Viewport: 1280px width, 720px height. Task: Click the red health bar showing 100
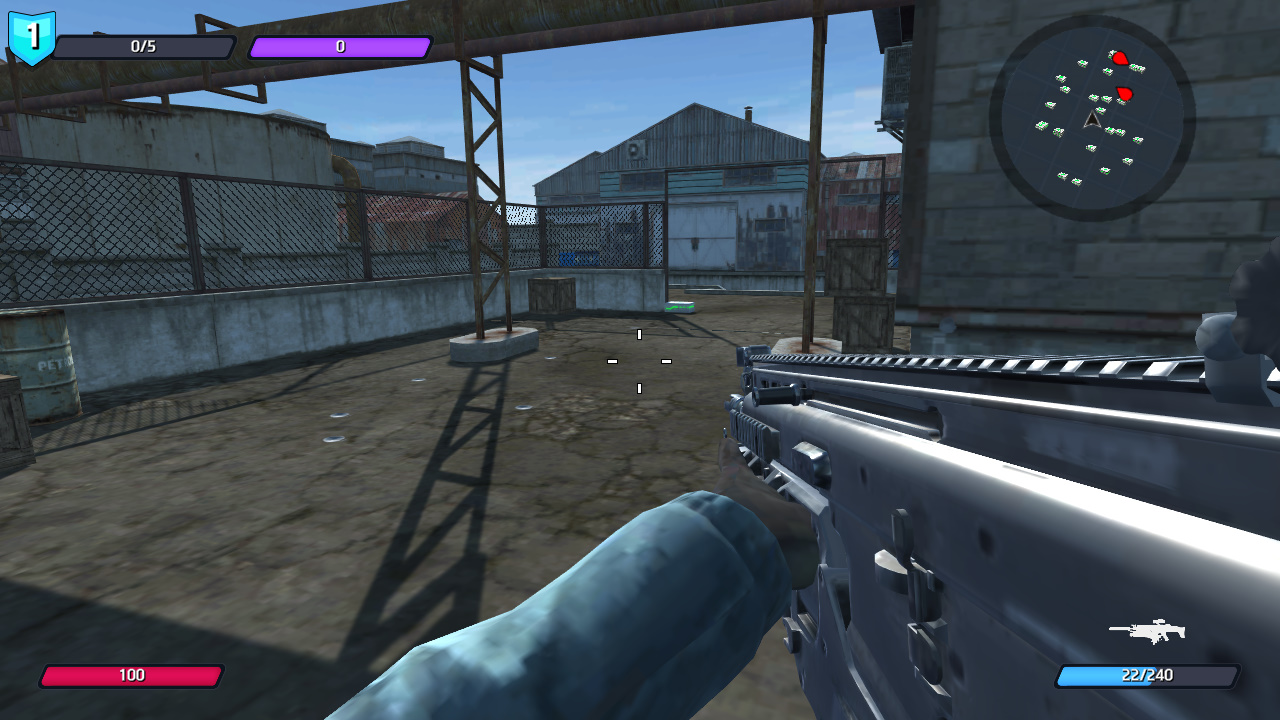133,675
